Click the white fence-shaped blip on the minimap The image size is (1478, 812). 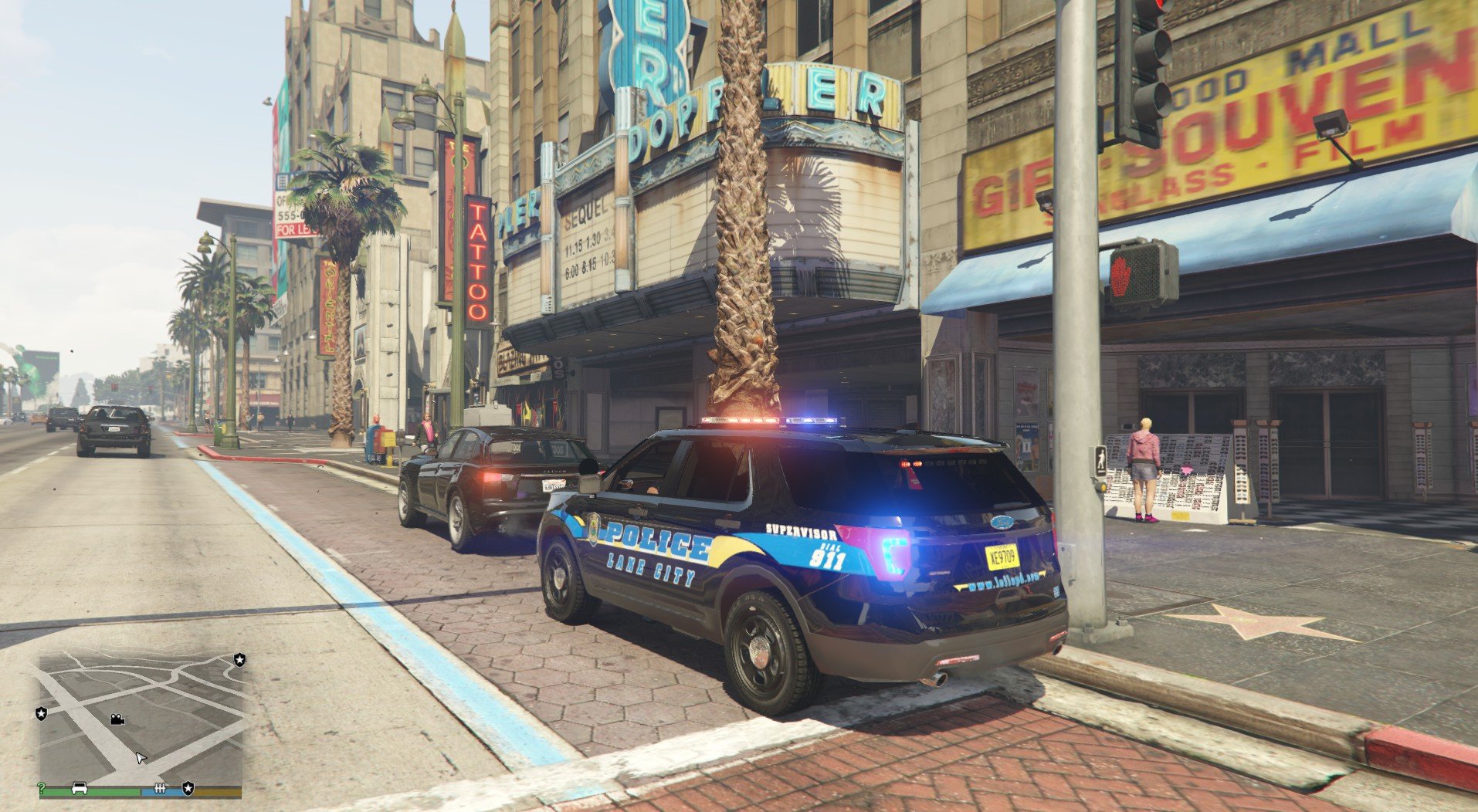161,788
